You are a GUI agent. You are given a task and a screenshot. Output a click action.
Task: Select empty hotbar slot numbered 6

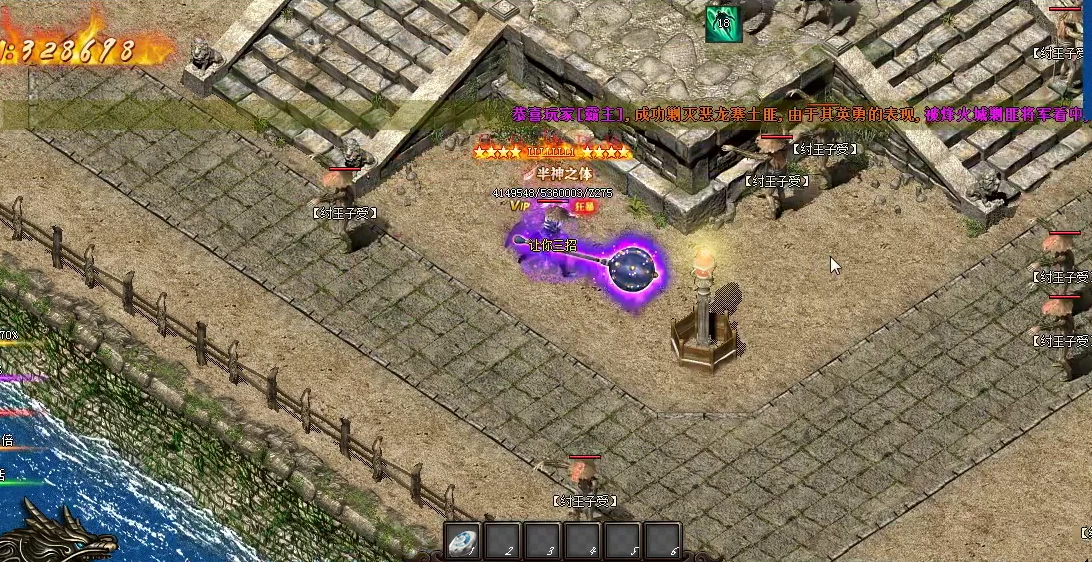661,541
